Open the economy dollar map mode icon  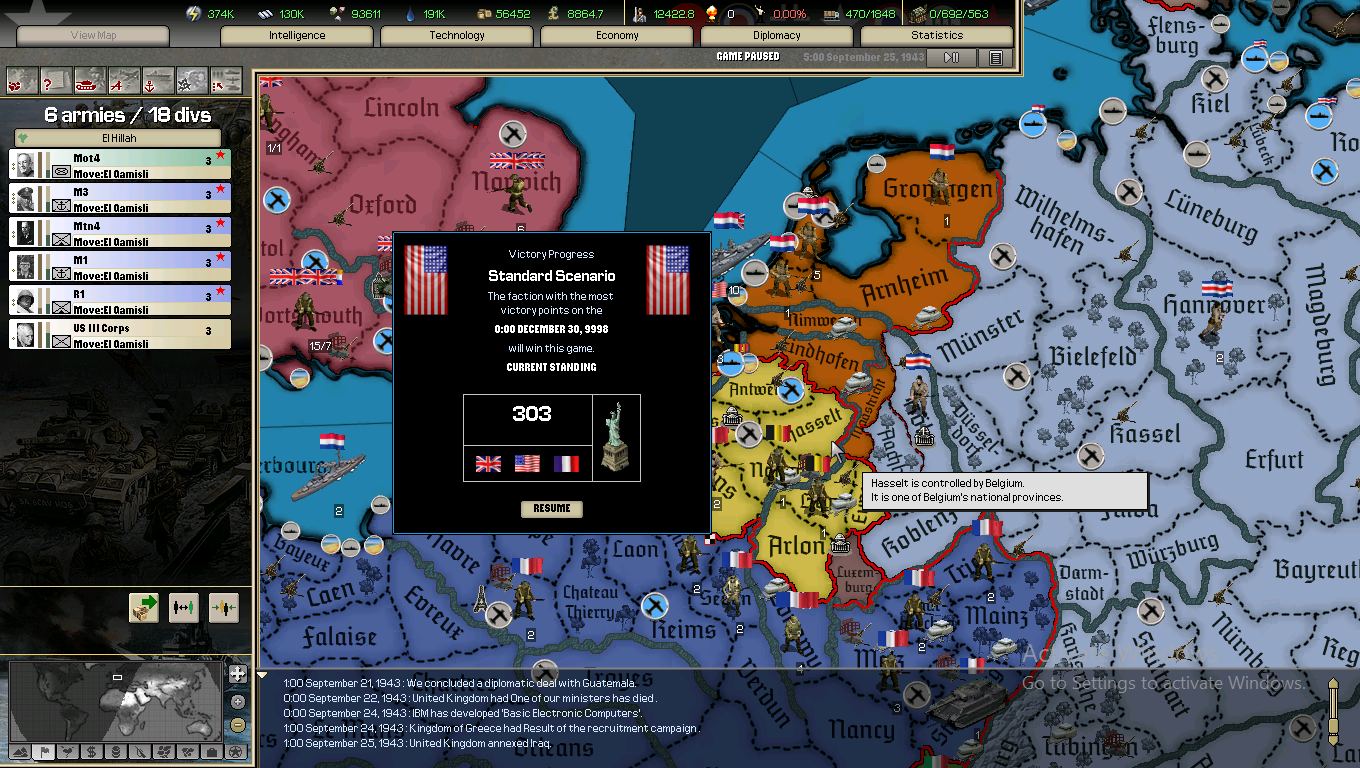pyautogui.click(x=92, y=752)
